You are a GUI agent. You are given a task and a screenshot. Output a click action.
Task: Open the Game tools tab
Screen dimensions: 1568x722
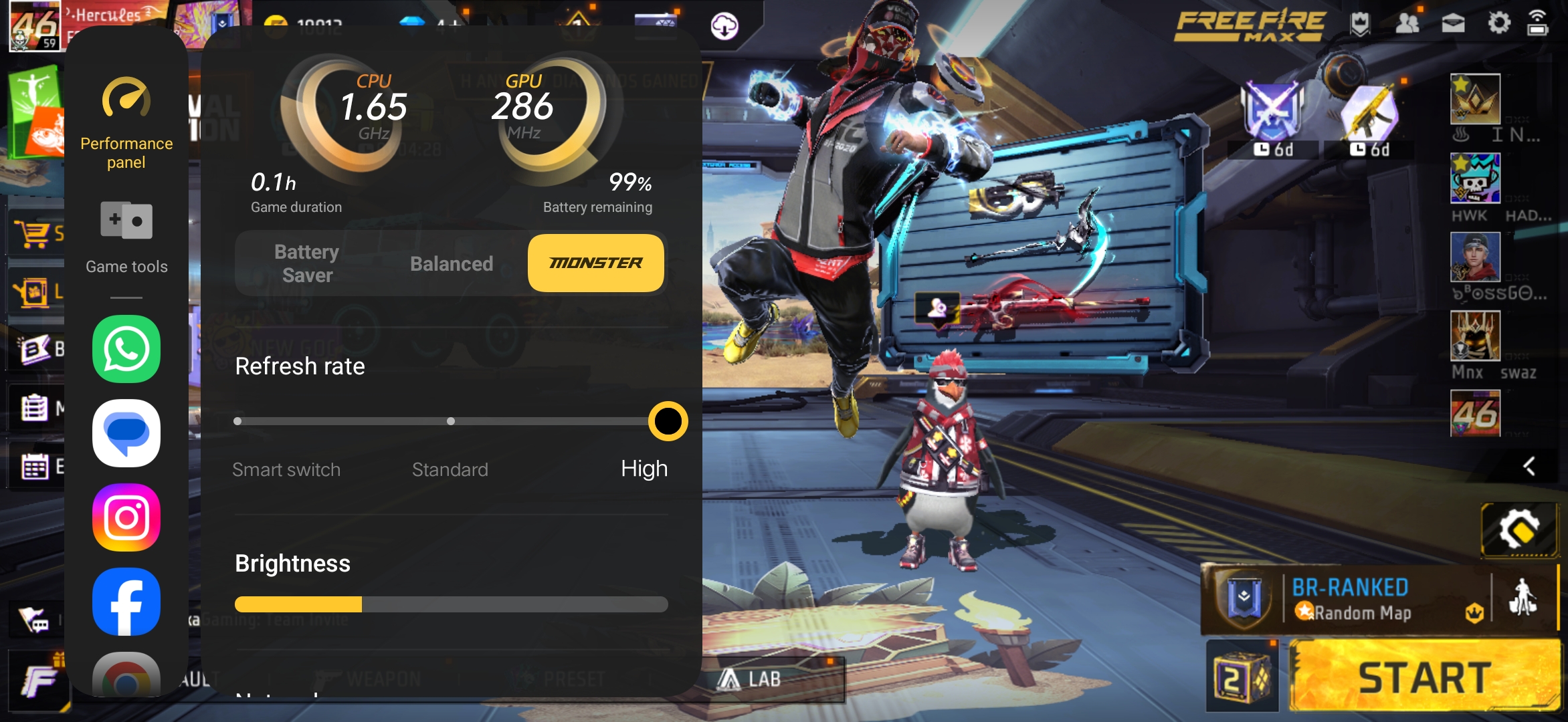[x=126, y=237]
